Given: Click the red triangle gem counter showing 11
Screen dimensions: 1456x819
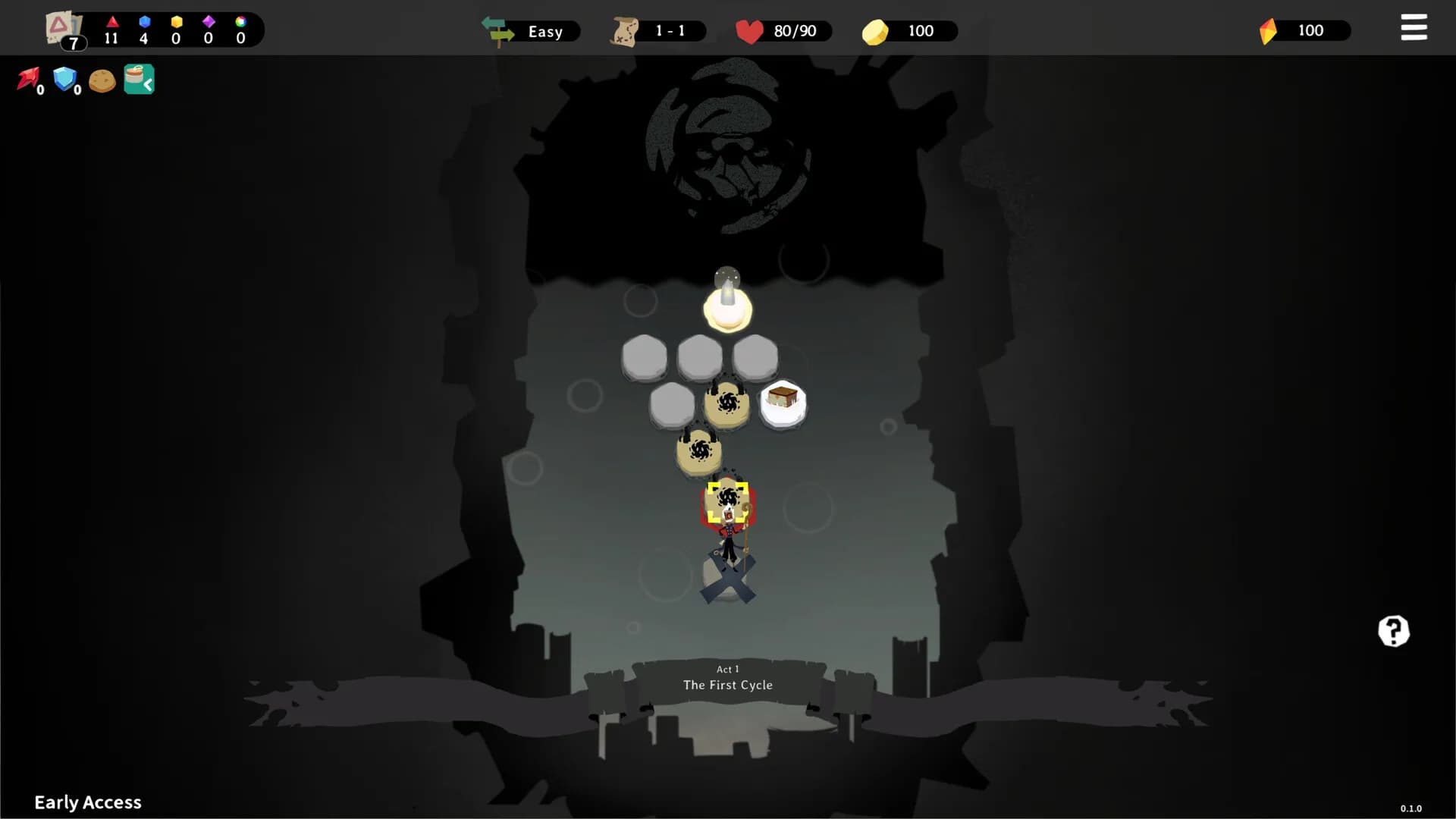Looking at the screenshot, I should coord(112,29).
